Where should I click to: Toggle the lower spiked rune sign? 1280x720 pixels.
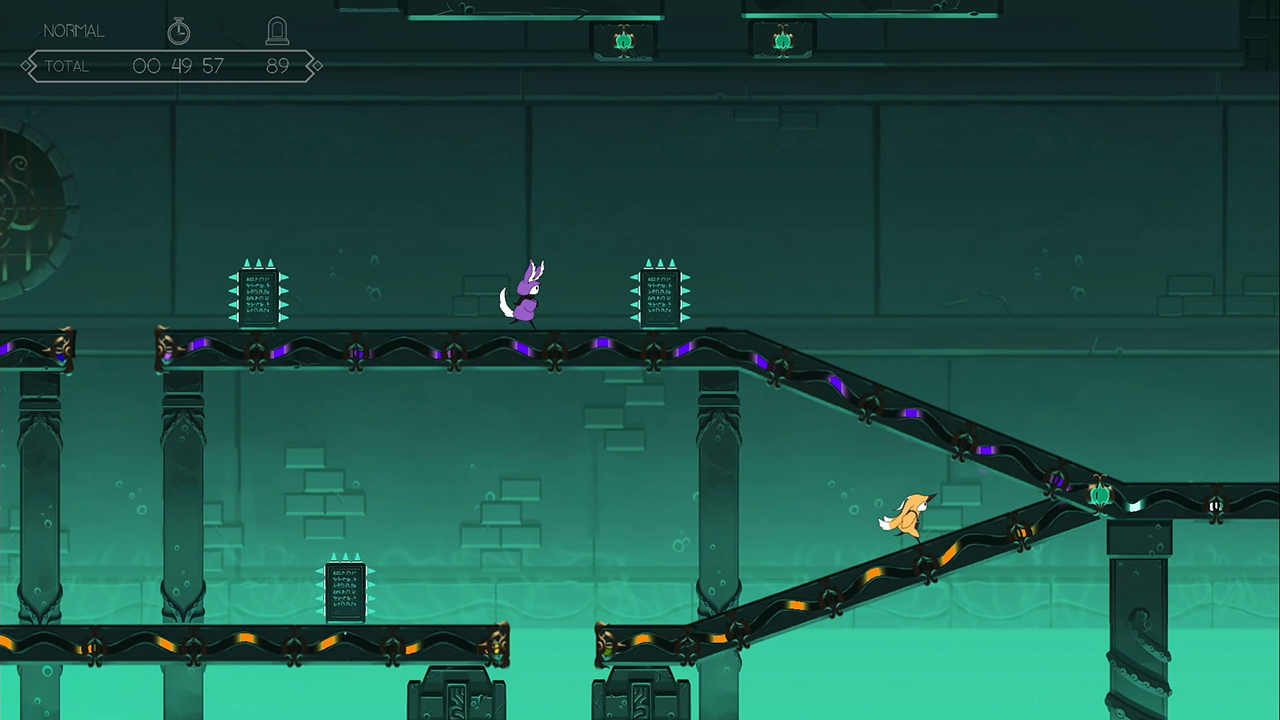pyautogui.click(x=345, y=592)
